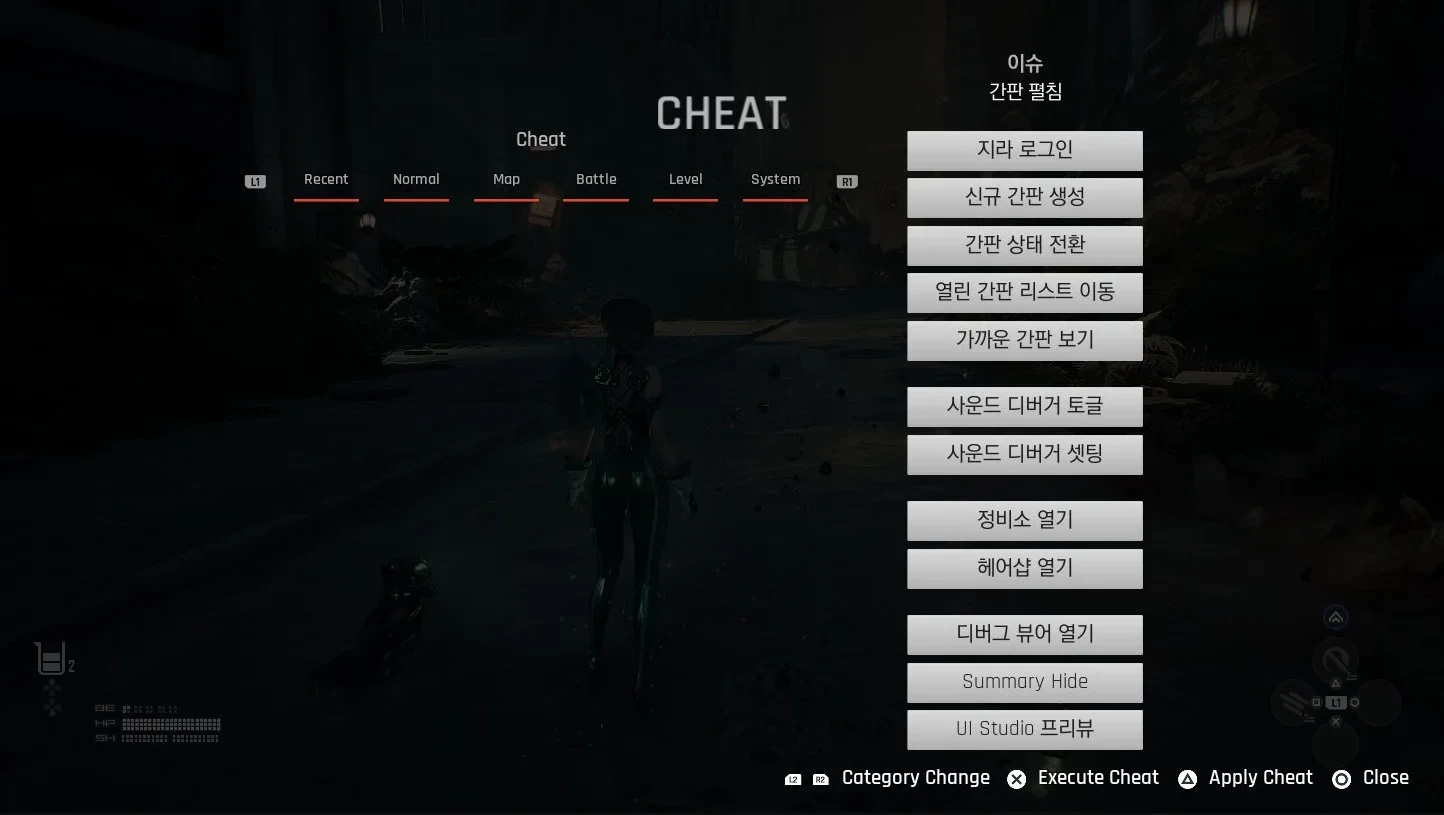1444x815 pixels.
Task: Click the 지라 로그인 button
Action: (1024, 150)
